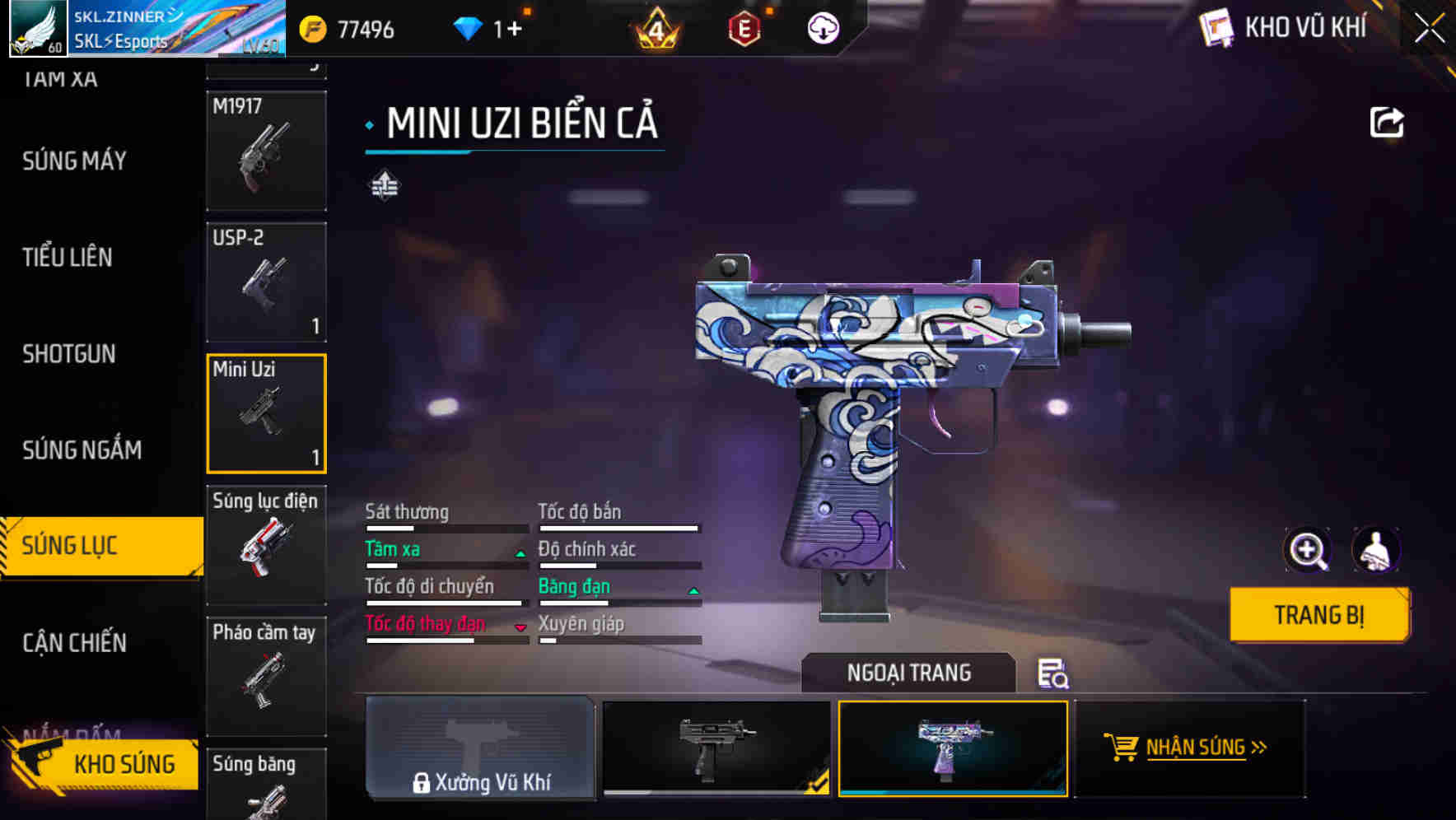Choose the Pháo cầm tay weapon slot
The width and height of the screenshot is (1456, 820).
coord(266,676)
